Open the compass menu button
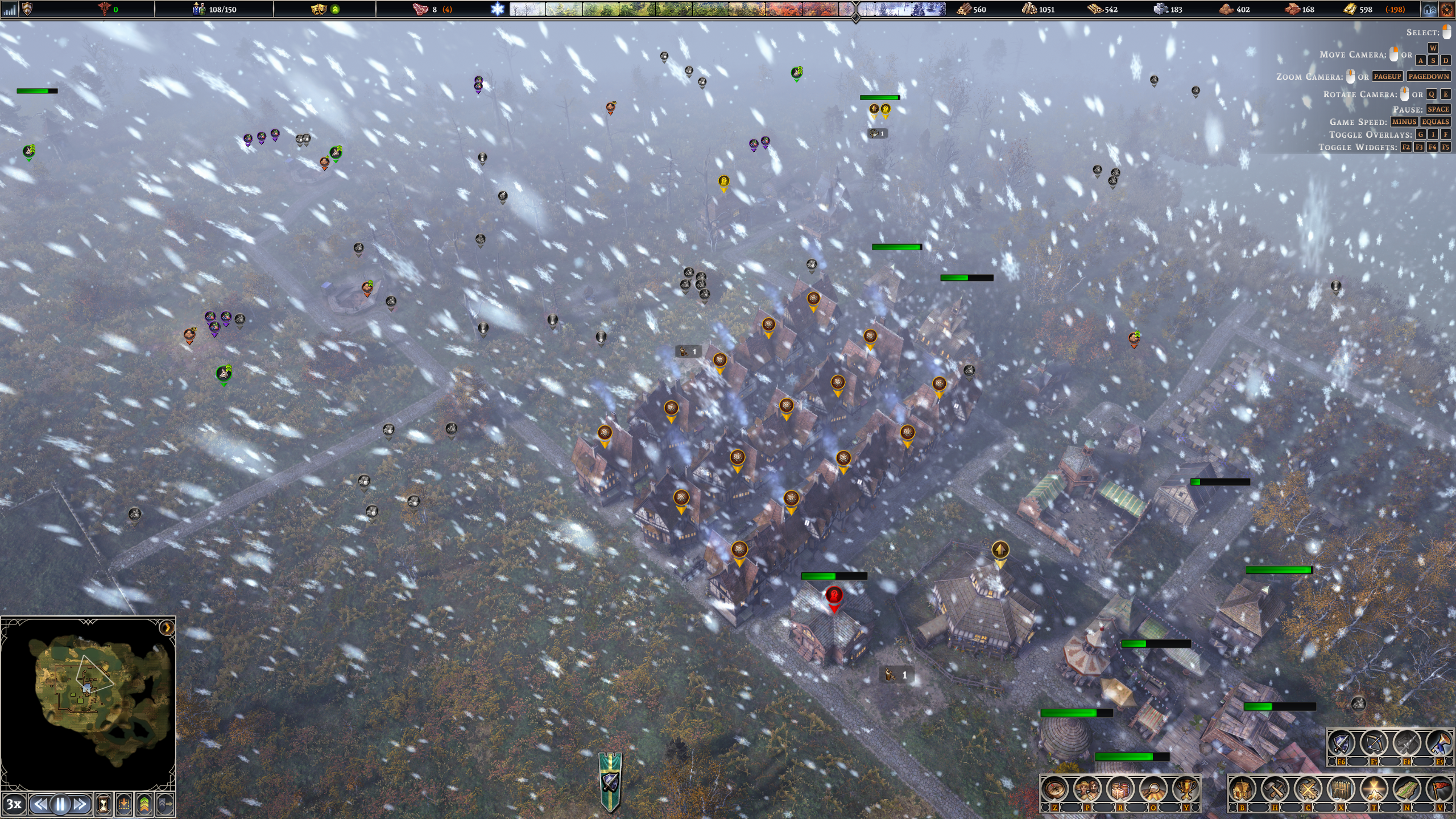1456x819 pixels. (1054, 789)
